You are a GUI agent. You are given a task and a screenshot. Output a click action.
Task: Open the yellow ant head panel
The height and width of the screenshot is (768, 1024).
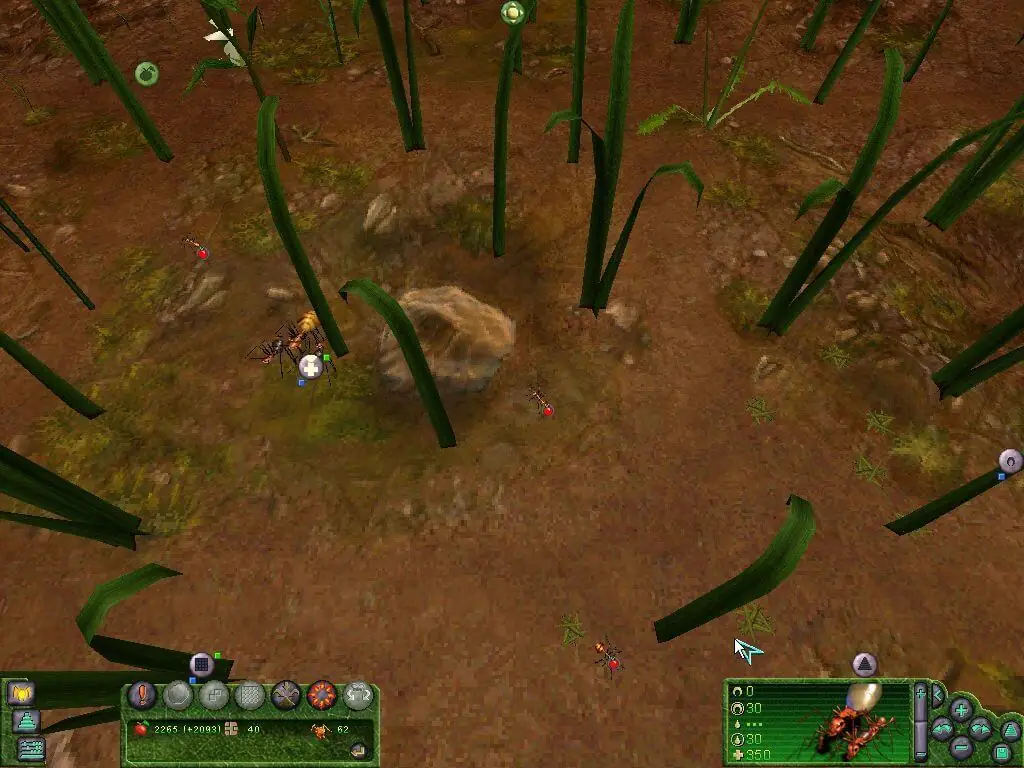(20, 692)
